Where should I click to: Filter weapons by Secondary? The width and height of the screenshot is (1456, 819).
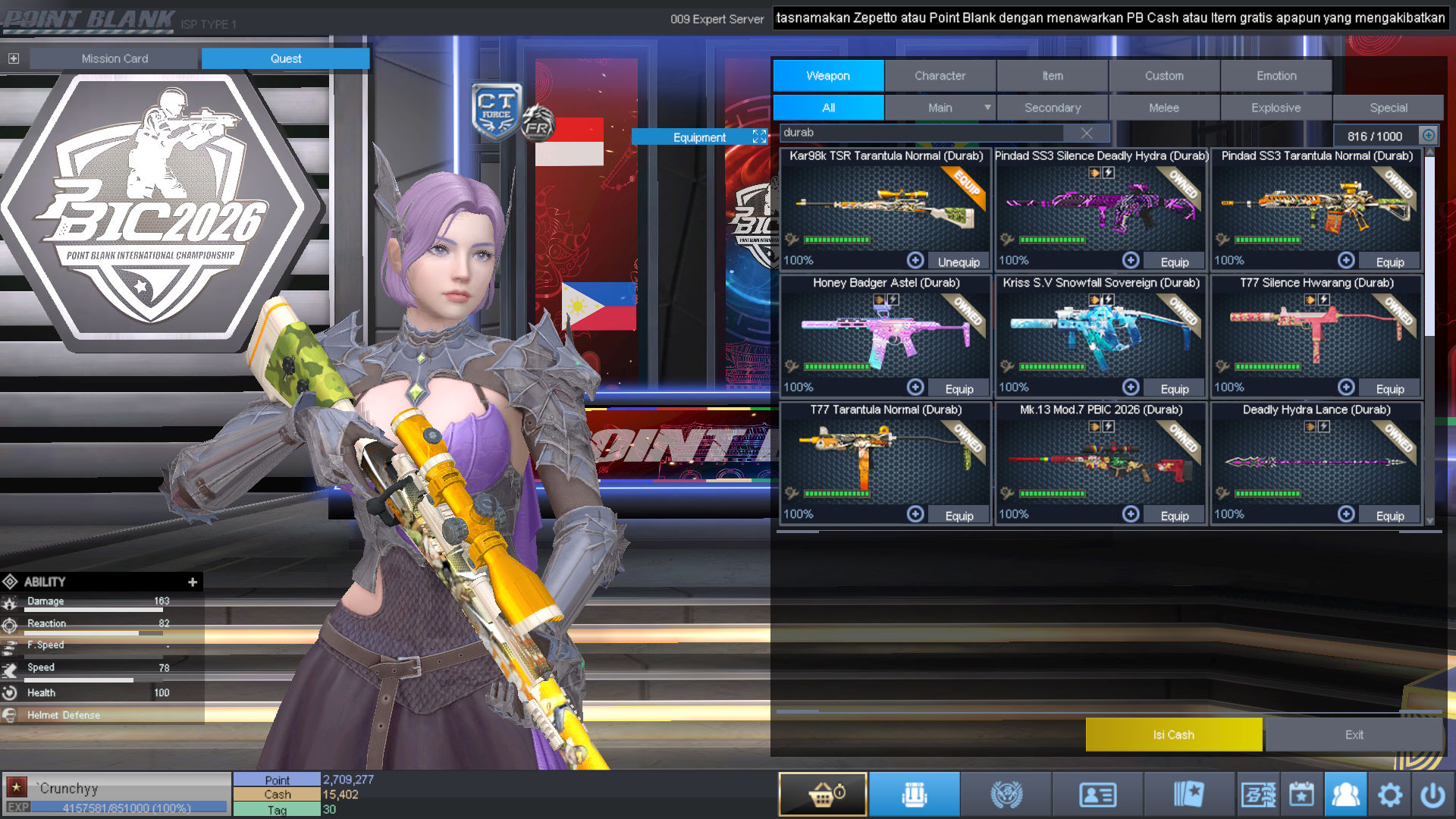coord(1052,108)
